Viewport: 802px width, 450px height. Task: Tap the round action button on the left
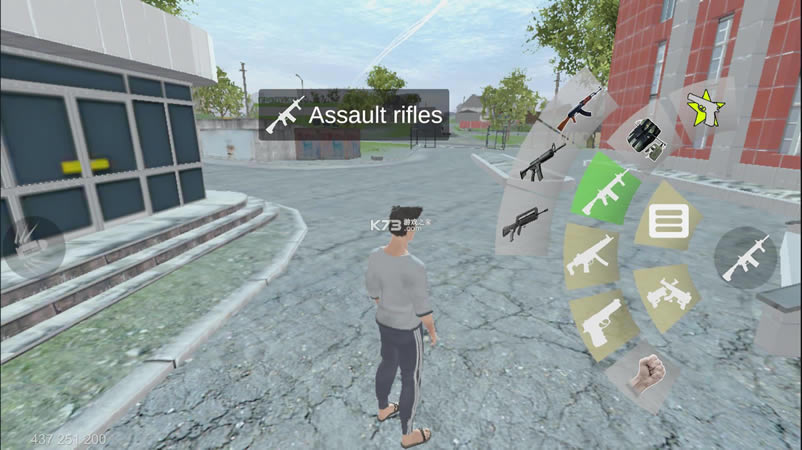34,244
